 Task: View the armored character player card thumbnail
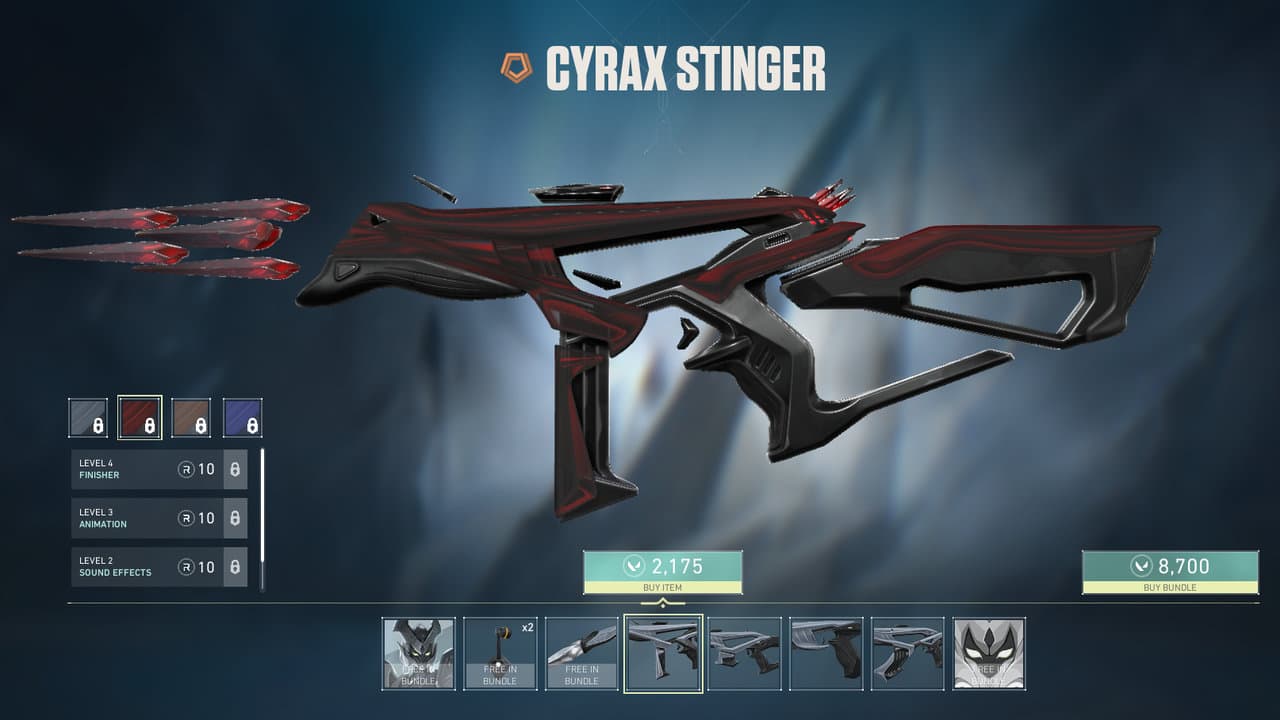[418, 653]
